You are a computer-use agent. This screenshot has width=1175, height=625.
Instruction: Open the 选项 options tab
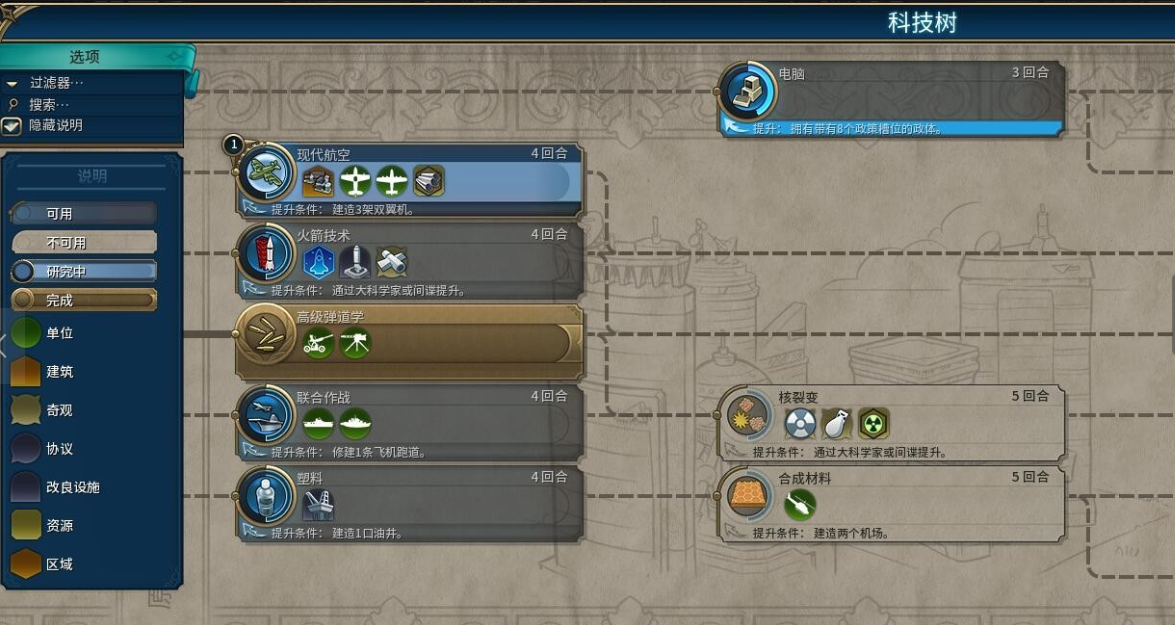85,57
